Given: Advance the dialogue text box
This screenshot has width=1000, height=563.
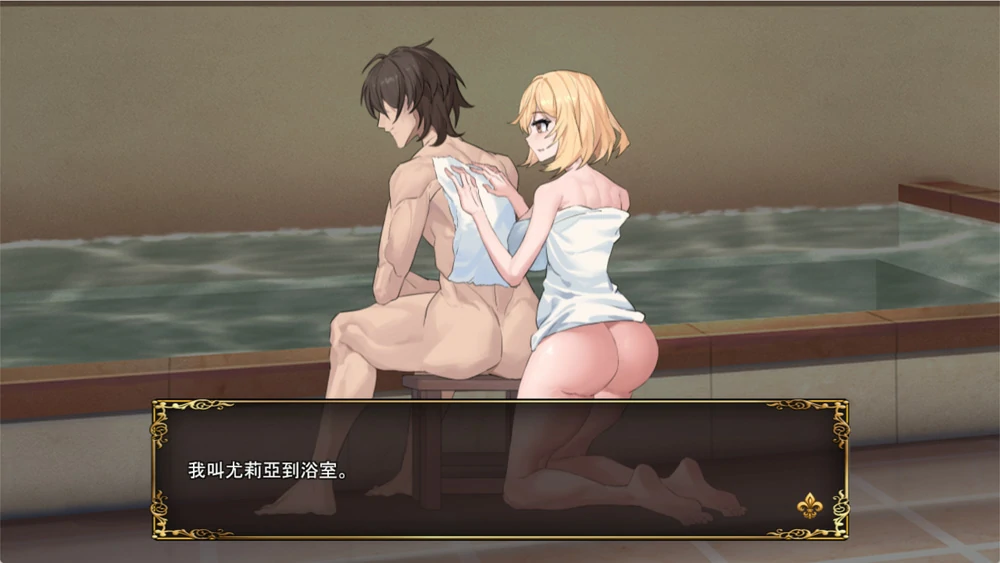Looking at the screenshot, I should pyautogui.click(x=499, y=470).
